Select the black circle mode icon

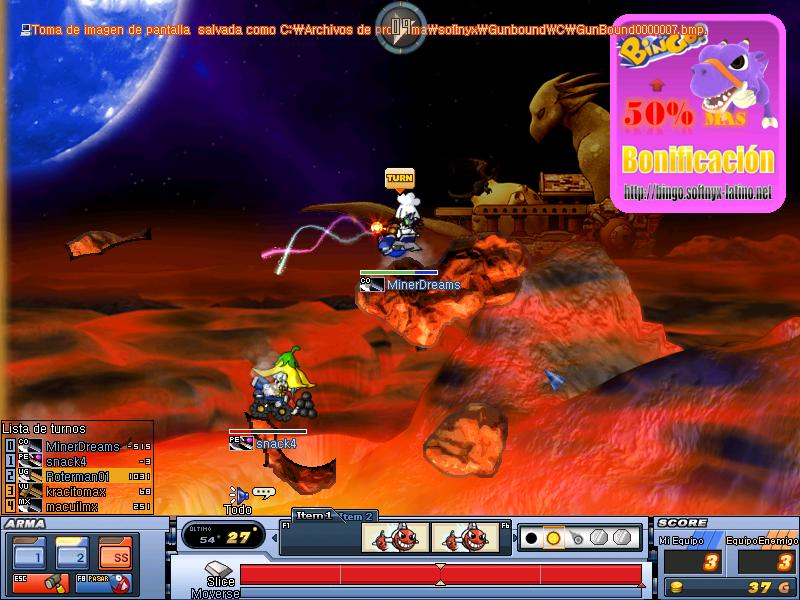532,537
